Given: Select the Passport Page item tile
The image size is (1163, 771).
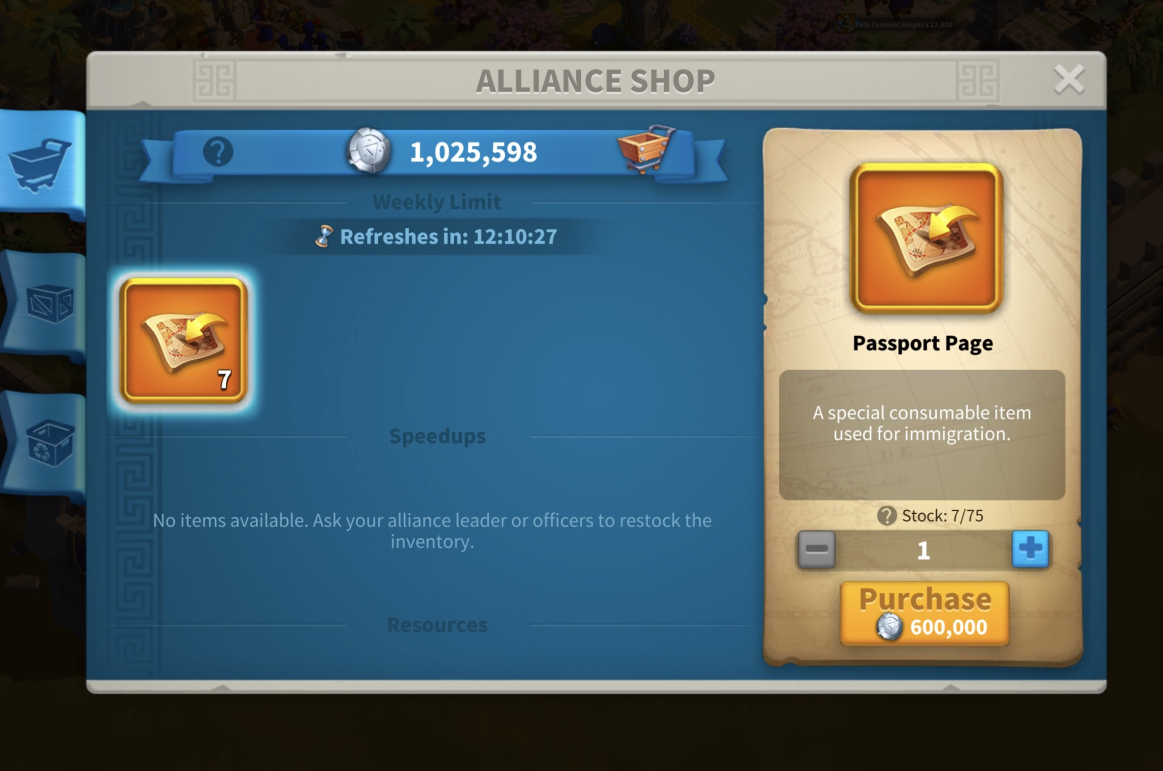Looking at the screenshot, I should pyautogui.click(x=184, y=341).
